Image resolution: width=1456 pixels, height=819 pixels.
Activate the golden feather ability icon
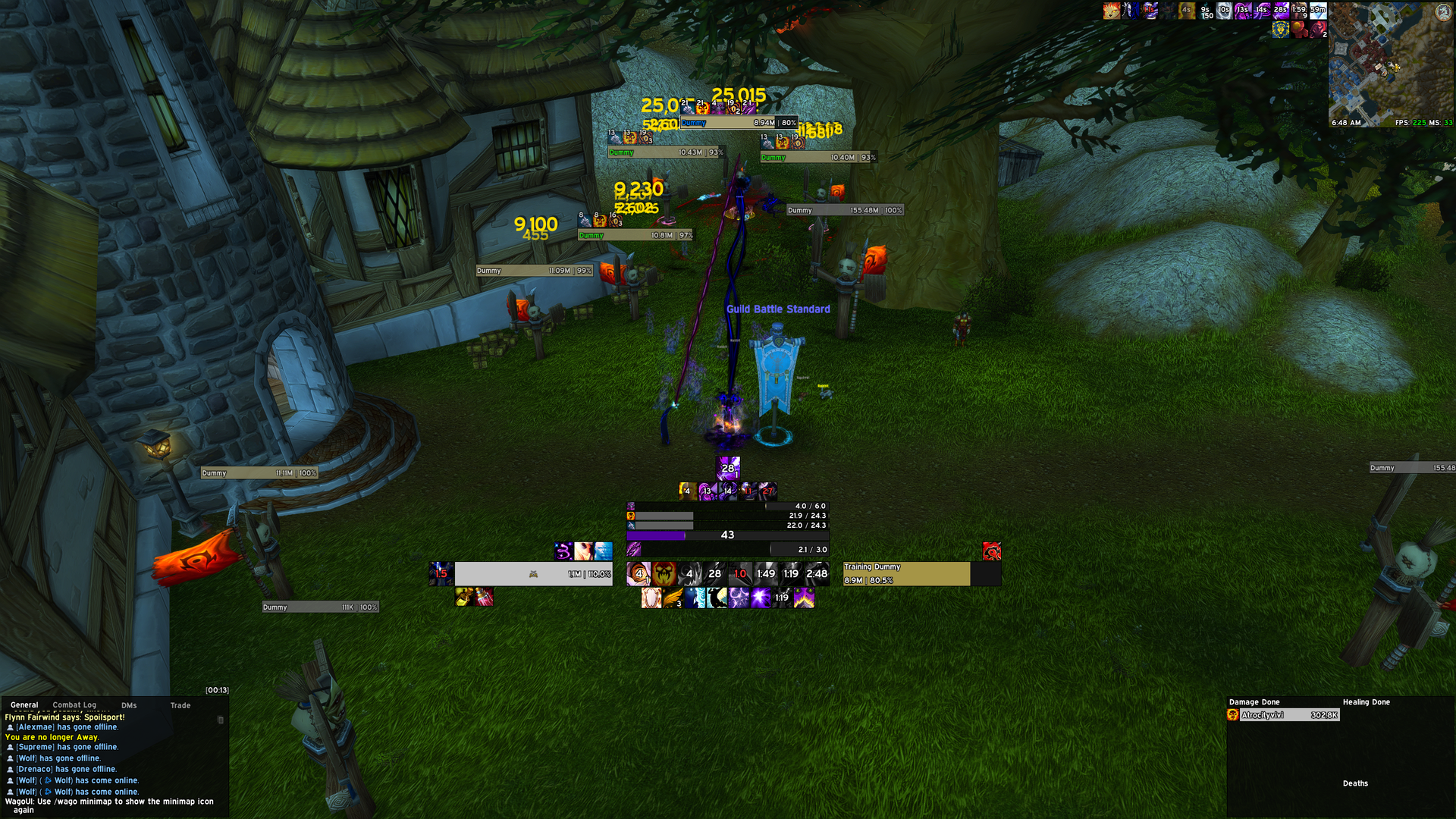pyautogui.click(x=673, y=598)
